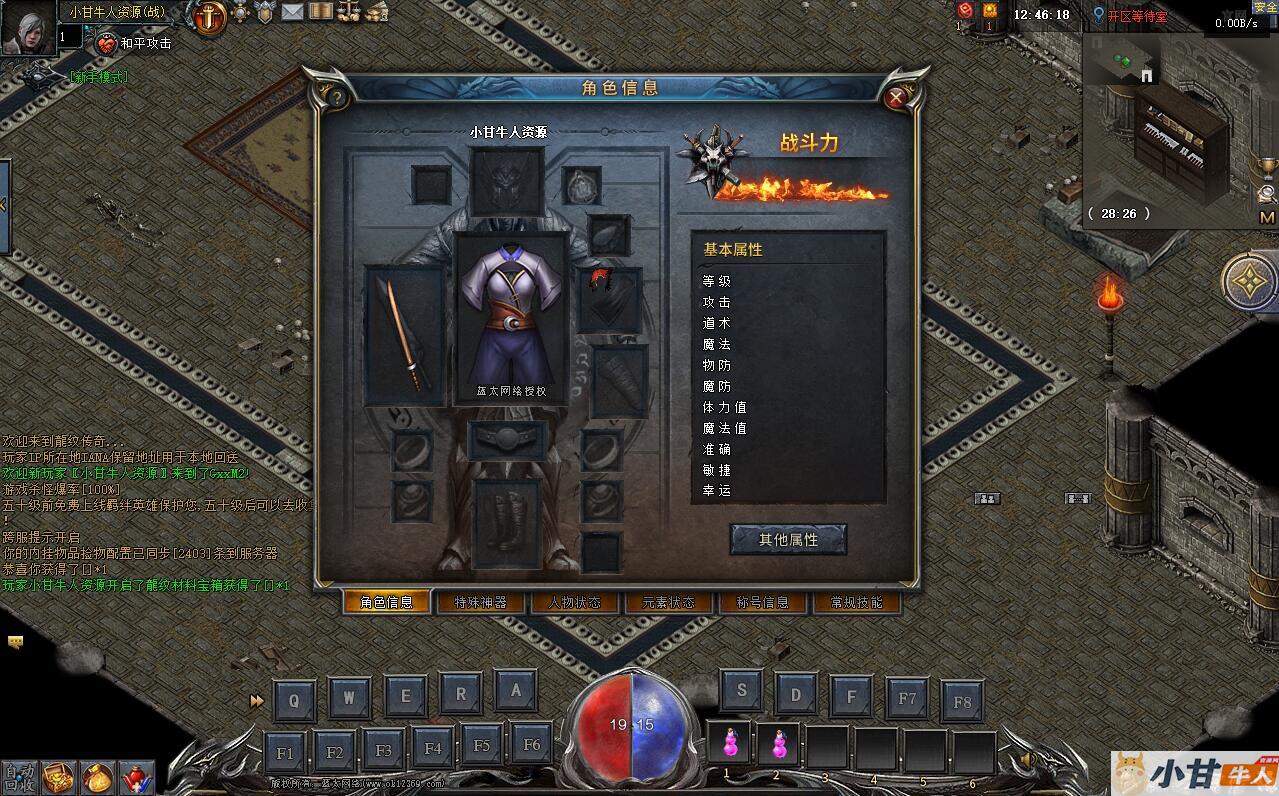The width and height of the screenshot is (1279, 796).
Task: Show the 称号信息 title tab
Action: click(762, 602)
